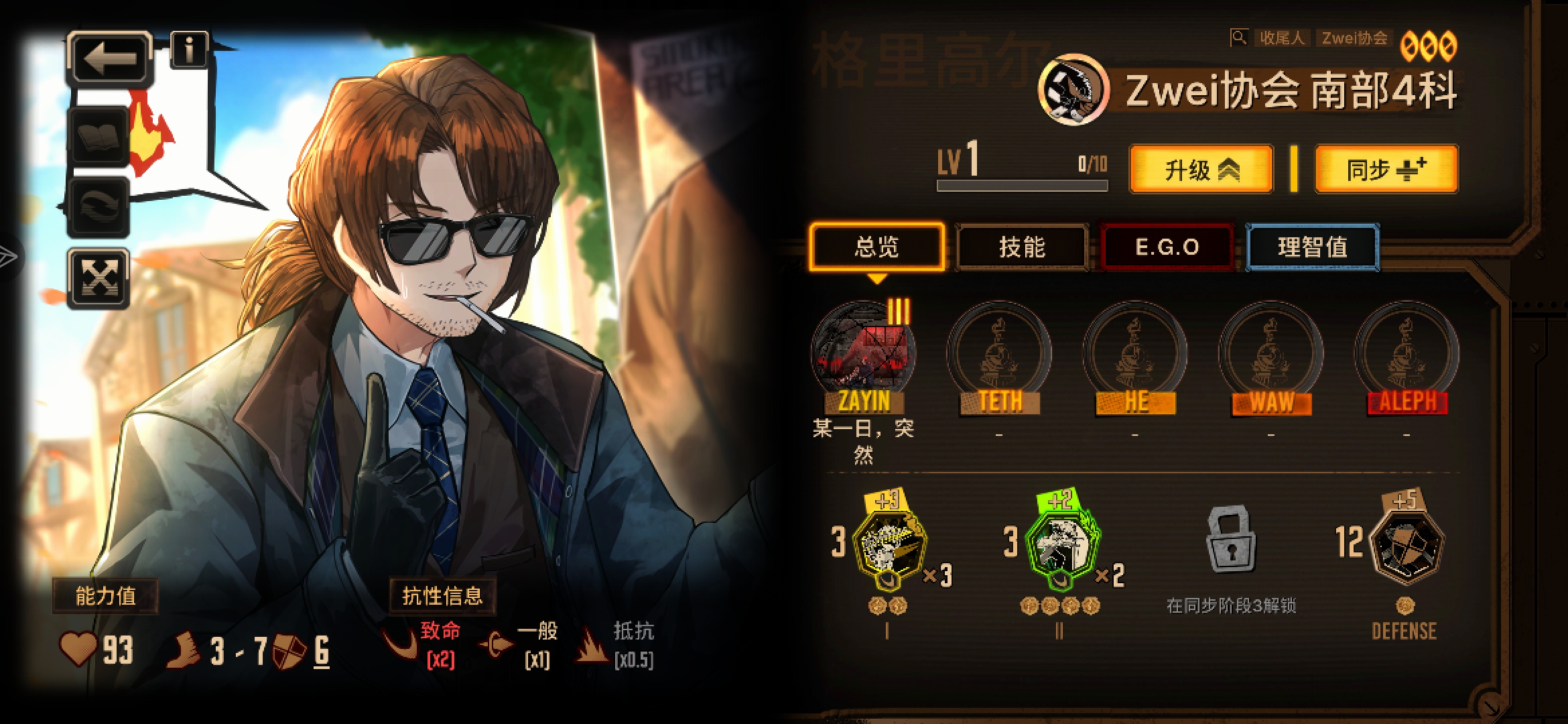Click the back arrow icon

tap(109, 58)
